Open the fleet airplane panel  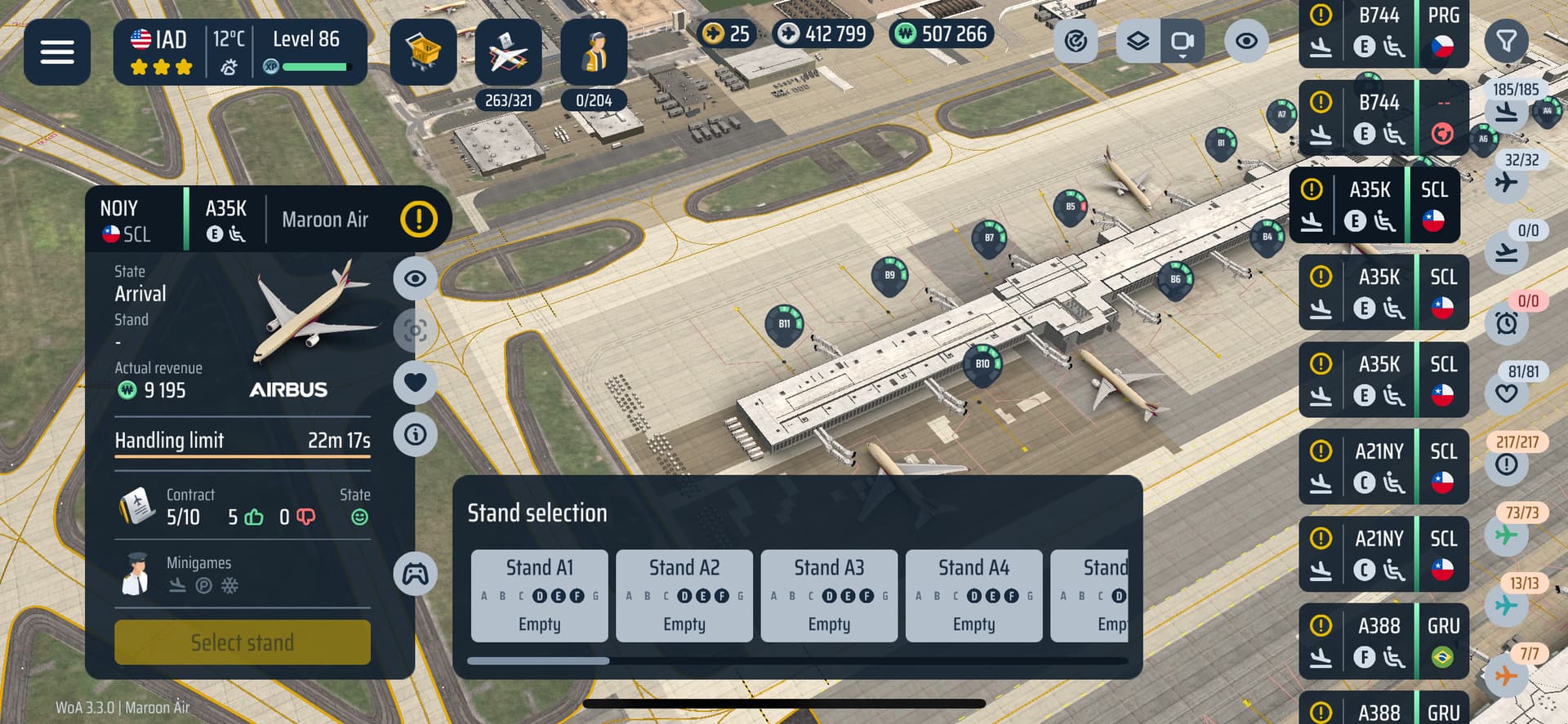[x=508, y=52]
